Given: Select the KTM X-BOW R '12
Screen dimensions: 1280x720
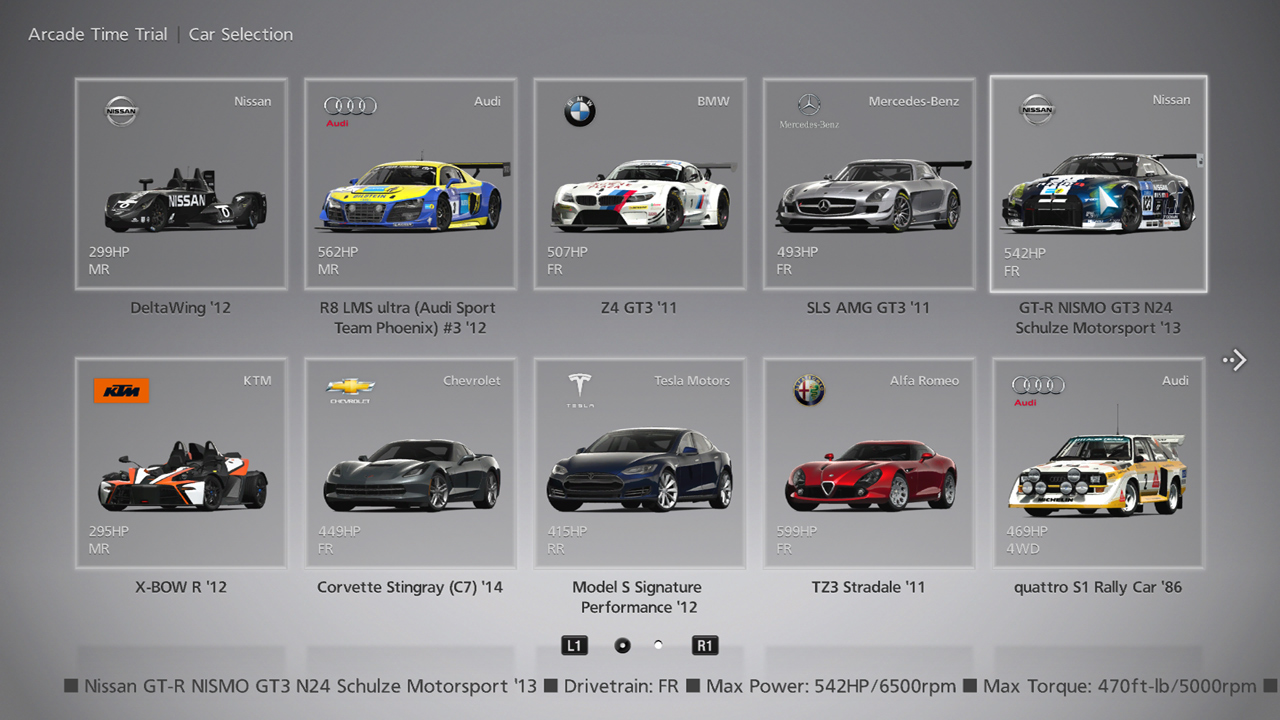Looking at the screenshot, I should click(180, 463).
